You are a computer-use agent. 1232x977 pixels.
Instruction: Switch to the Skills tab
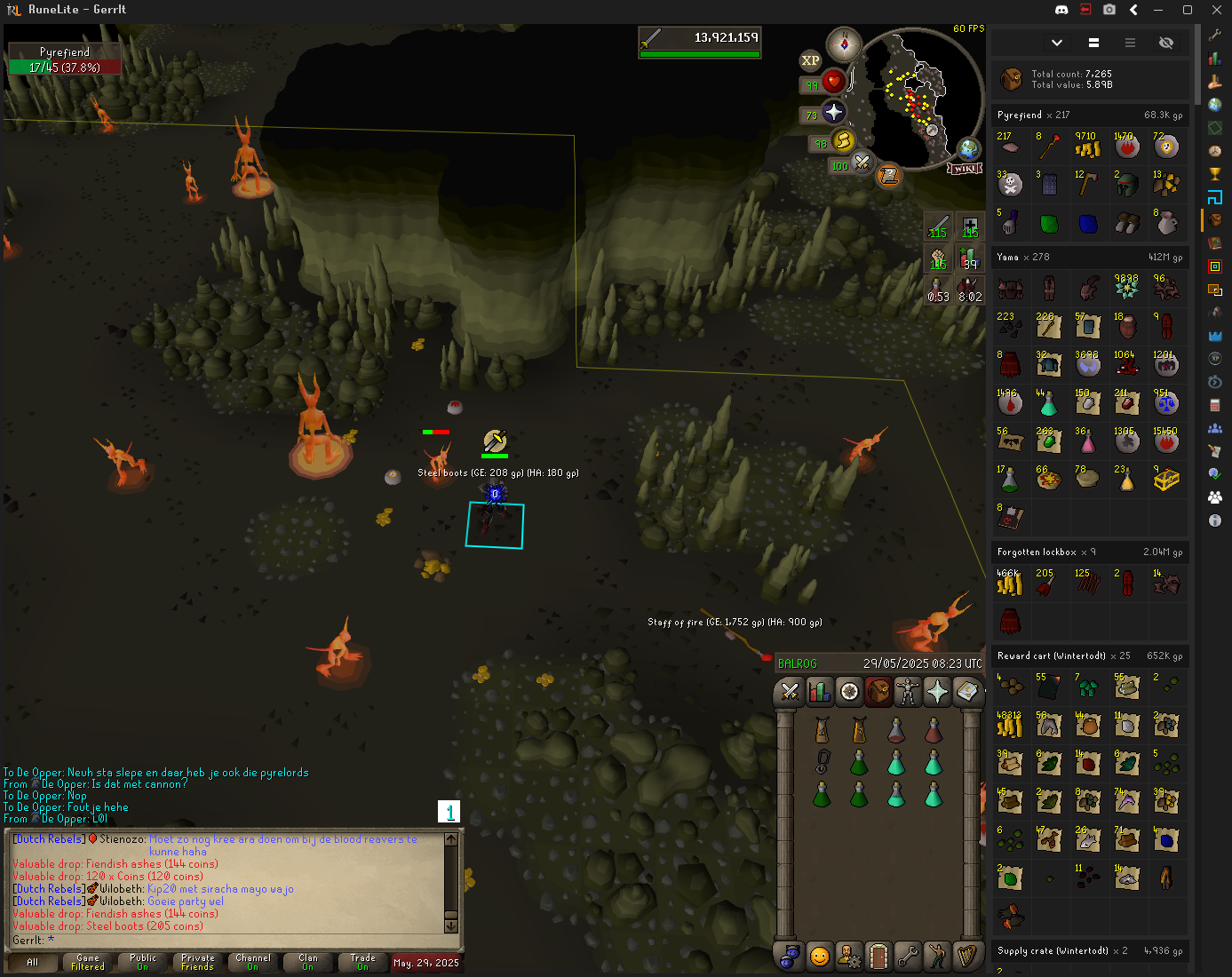(x=819, y=691)
